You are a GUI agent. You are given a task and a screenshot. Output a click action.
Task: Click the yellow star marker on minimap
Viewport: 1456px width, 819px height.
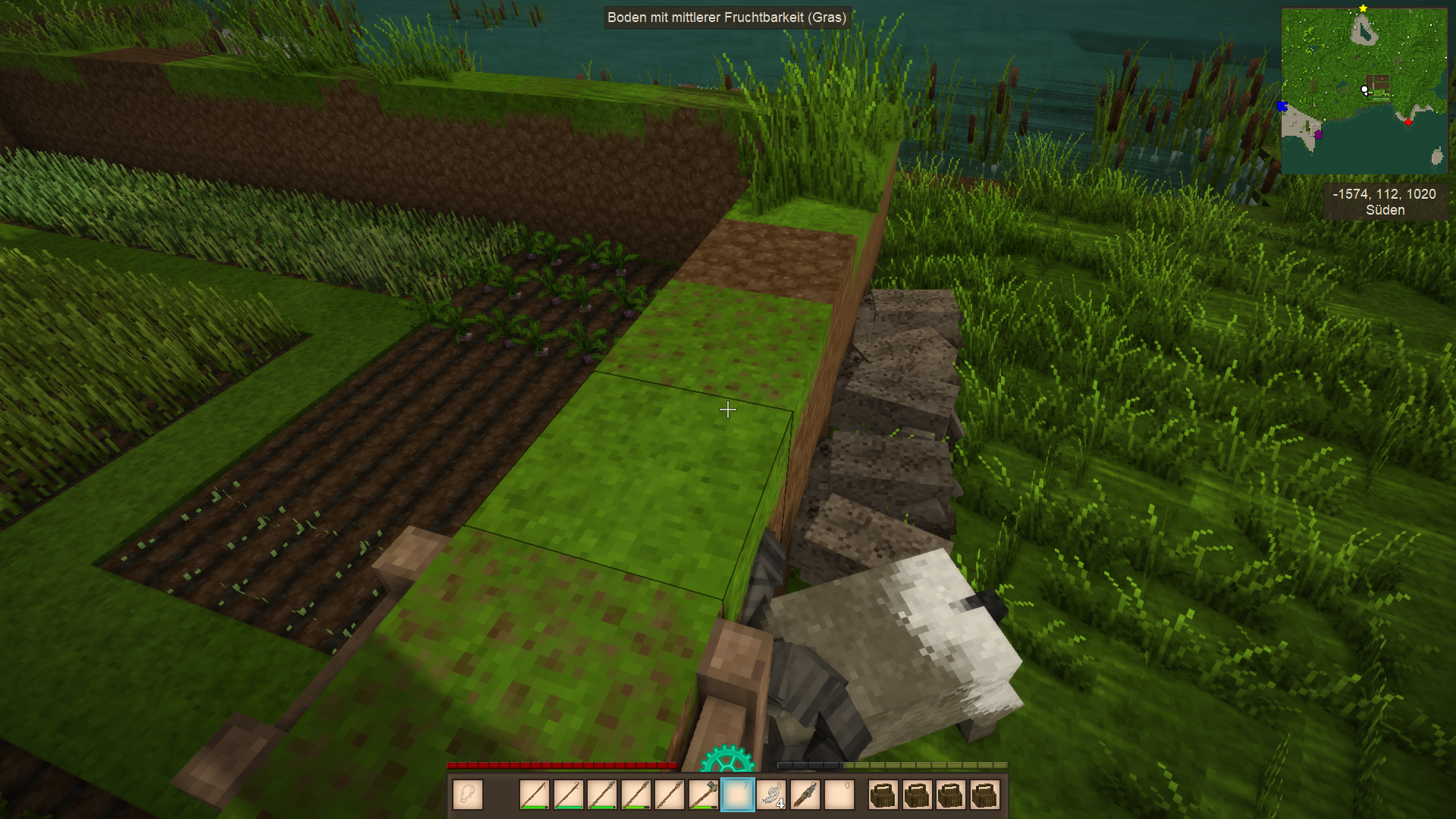click(x=1363, y=8)
